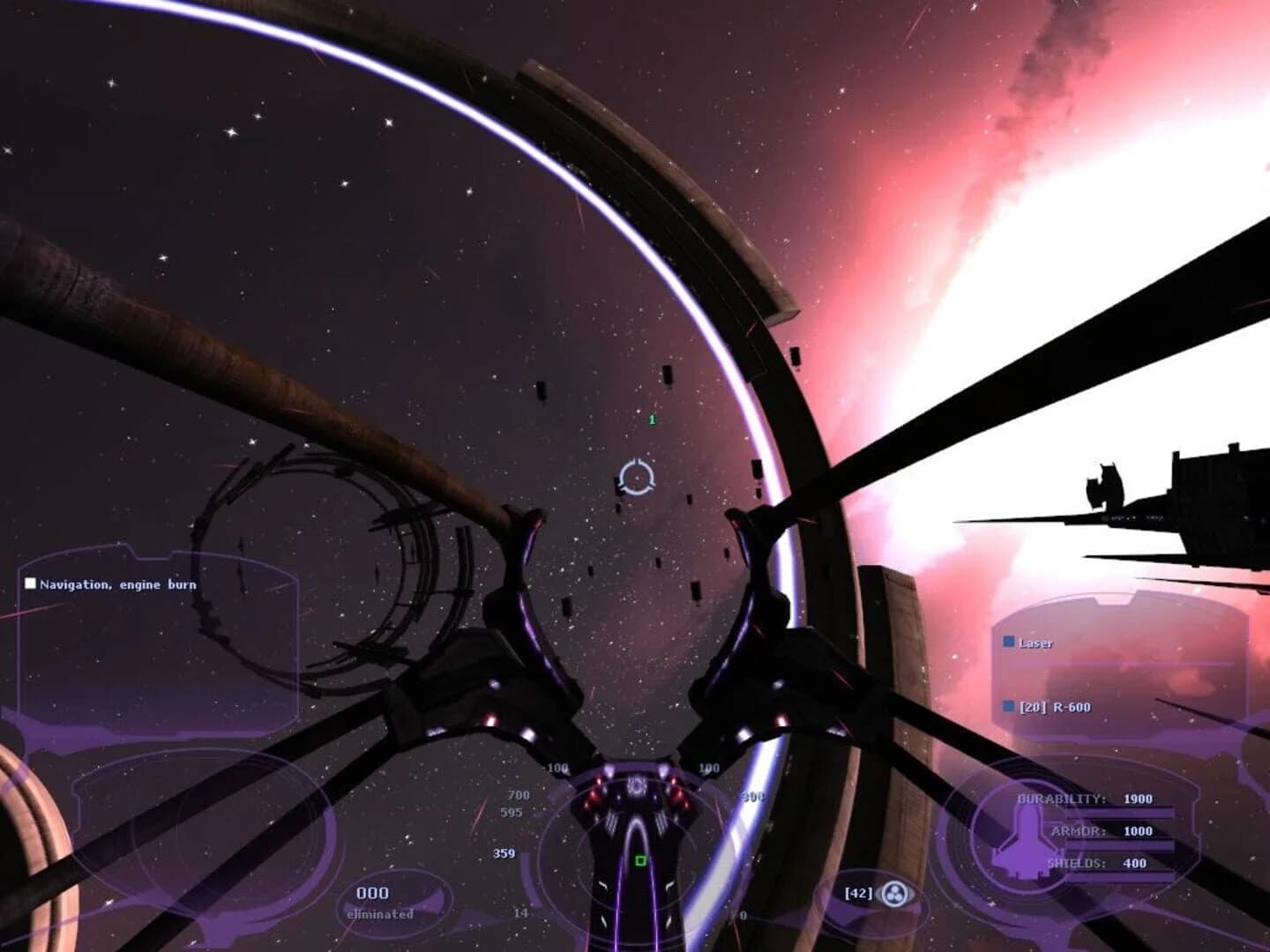Image resolution: width=1270 pixels, height=952 pixels.
Task: Click the 'eliminated' kill counter label
Action: click(381, 915)
